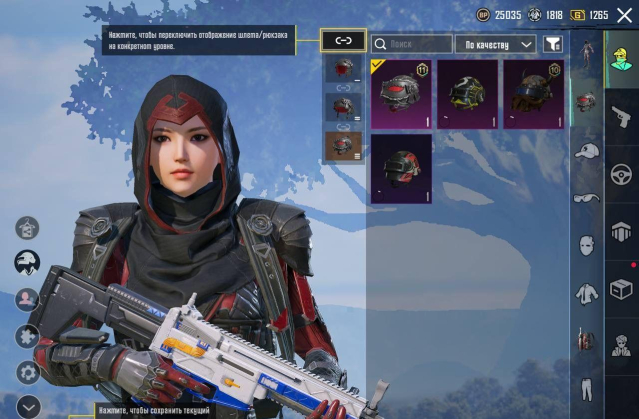Click the gear settings icon on left
The width and height of the screenshot is (639, 419).
click(27, 371)
